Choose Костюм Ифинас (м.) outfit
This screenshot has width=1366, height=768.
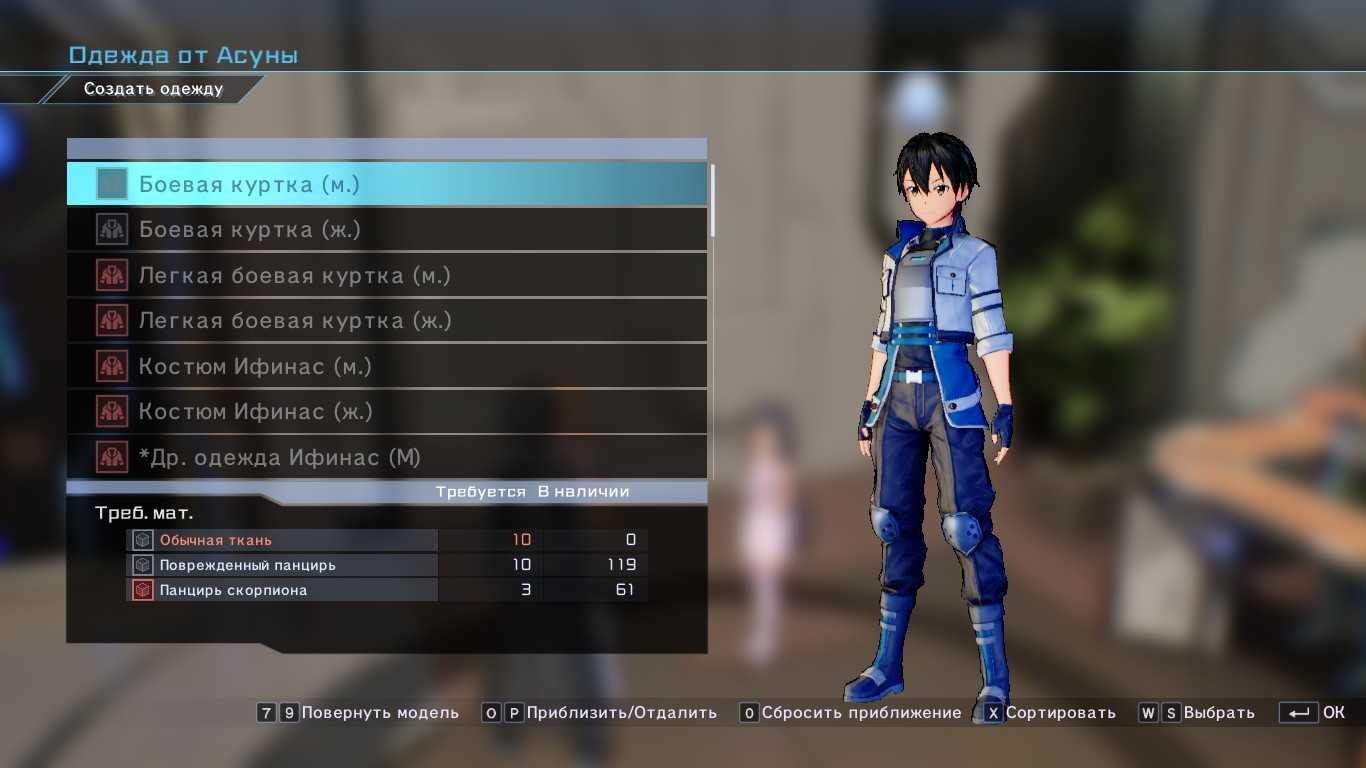[387, 366]
